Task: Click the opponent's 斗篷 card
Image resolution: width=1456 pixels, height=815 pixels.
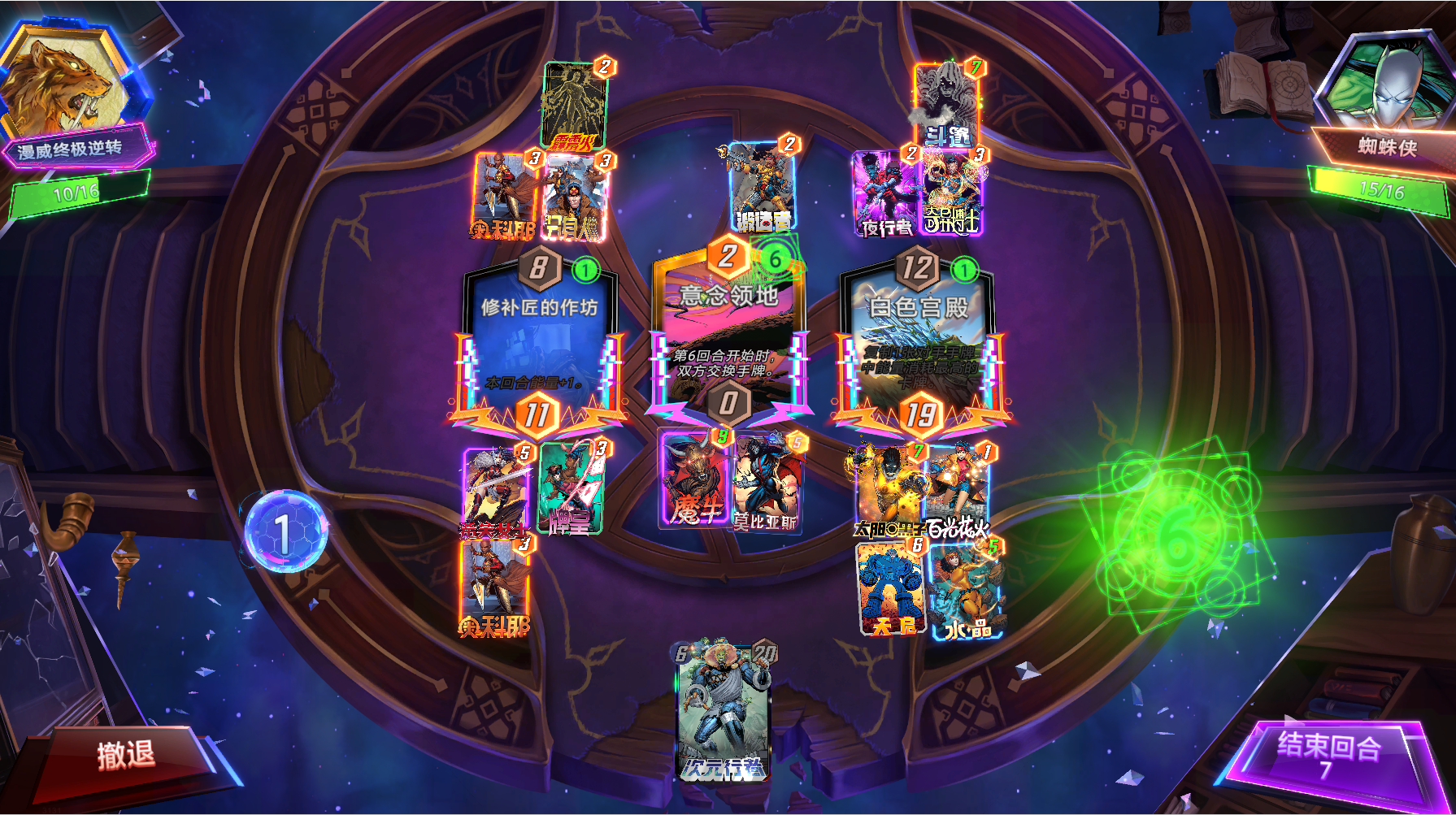Action: tap(945, 106)
